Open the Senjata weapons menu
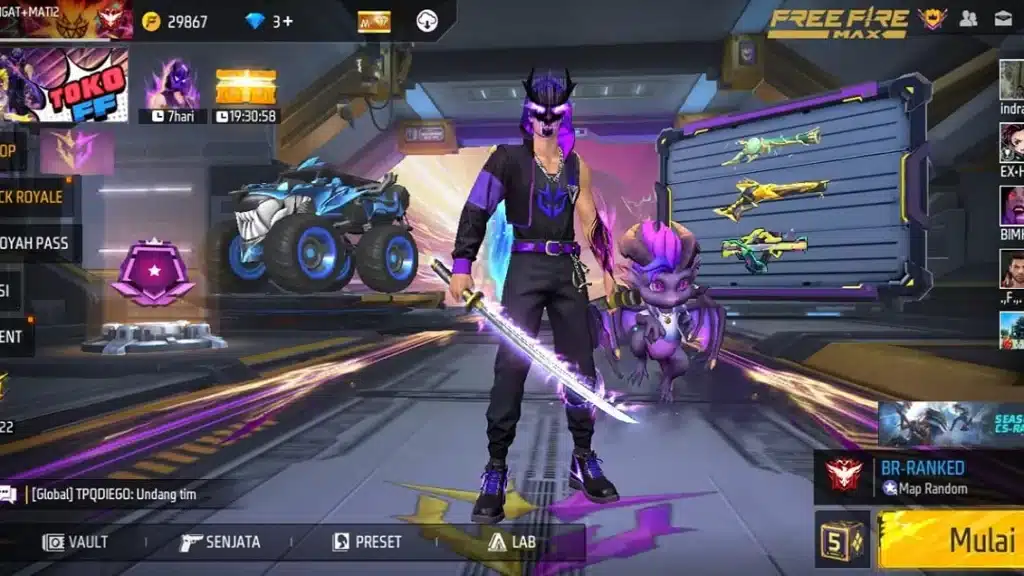This screenshot has width=1024, height=576. (220, 542)
